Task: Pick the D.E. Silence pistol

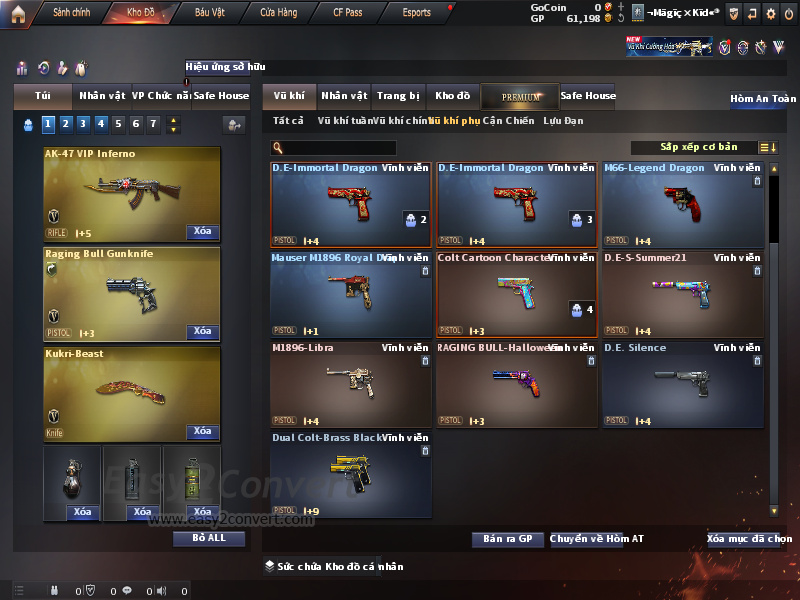Action: pyautogui.click(x=682, y=385)
